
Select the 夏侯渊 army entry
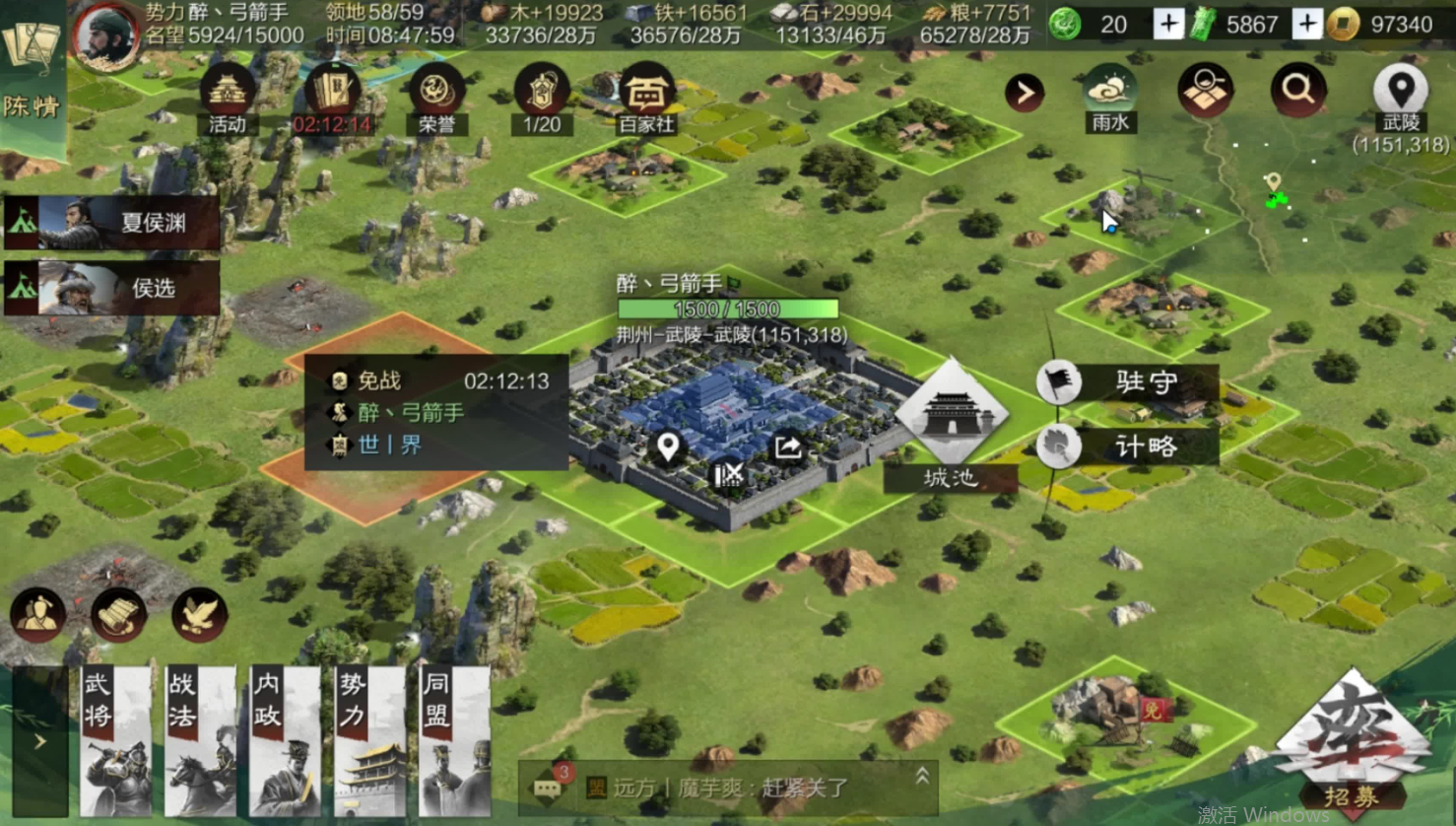pyautogui.click(x=112, y=223)
